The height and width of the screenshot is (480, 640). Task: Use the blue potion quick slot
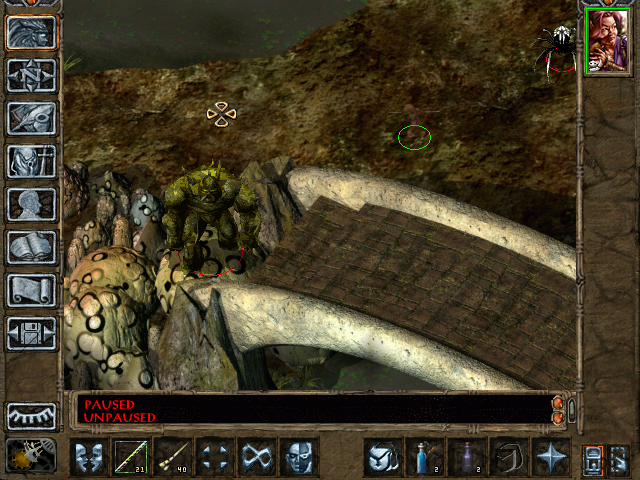coord(425,457)
